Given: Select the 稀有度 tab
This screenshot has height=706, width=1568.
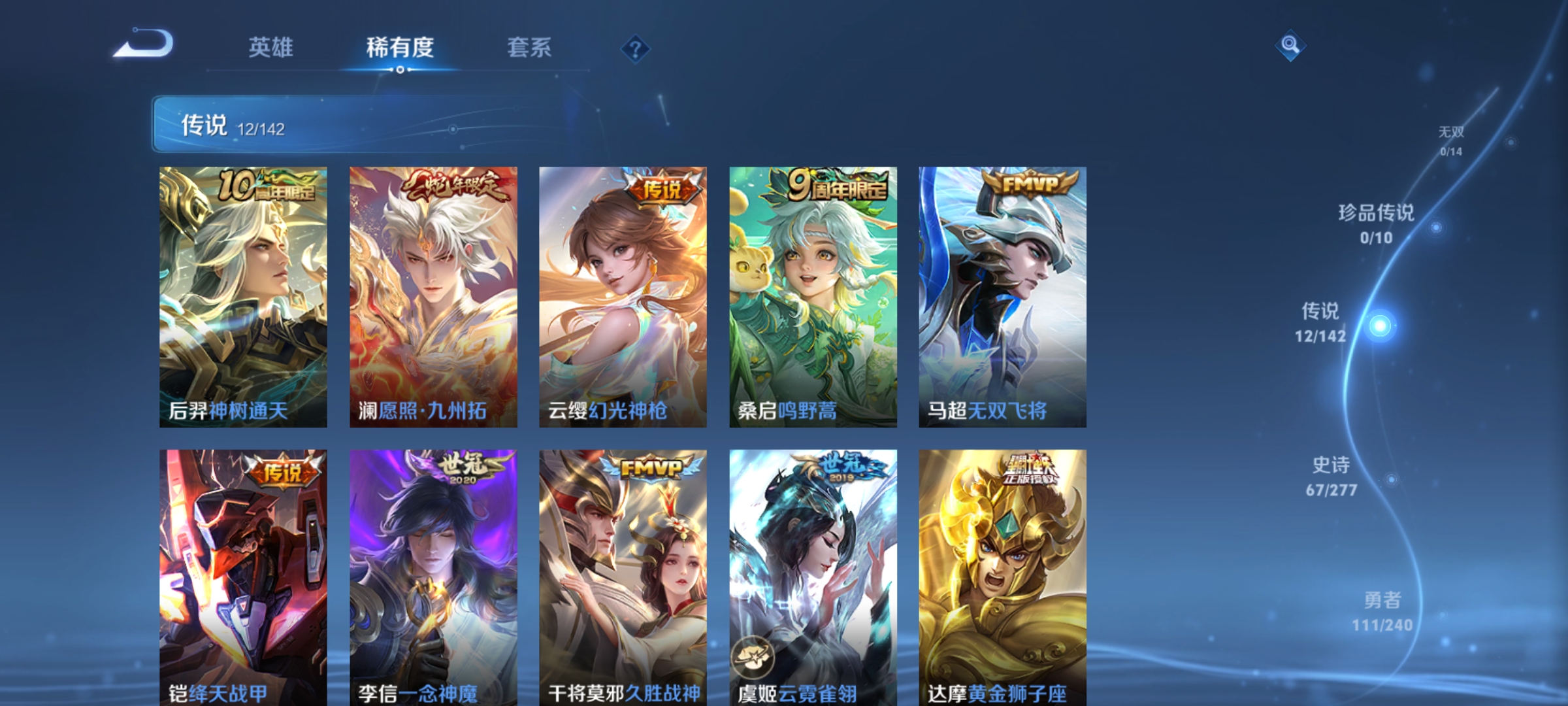Looking at the screenshot, I should coord(400,47).
